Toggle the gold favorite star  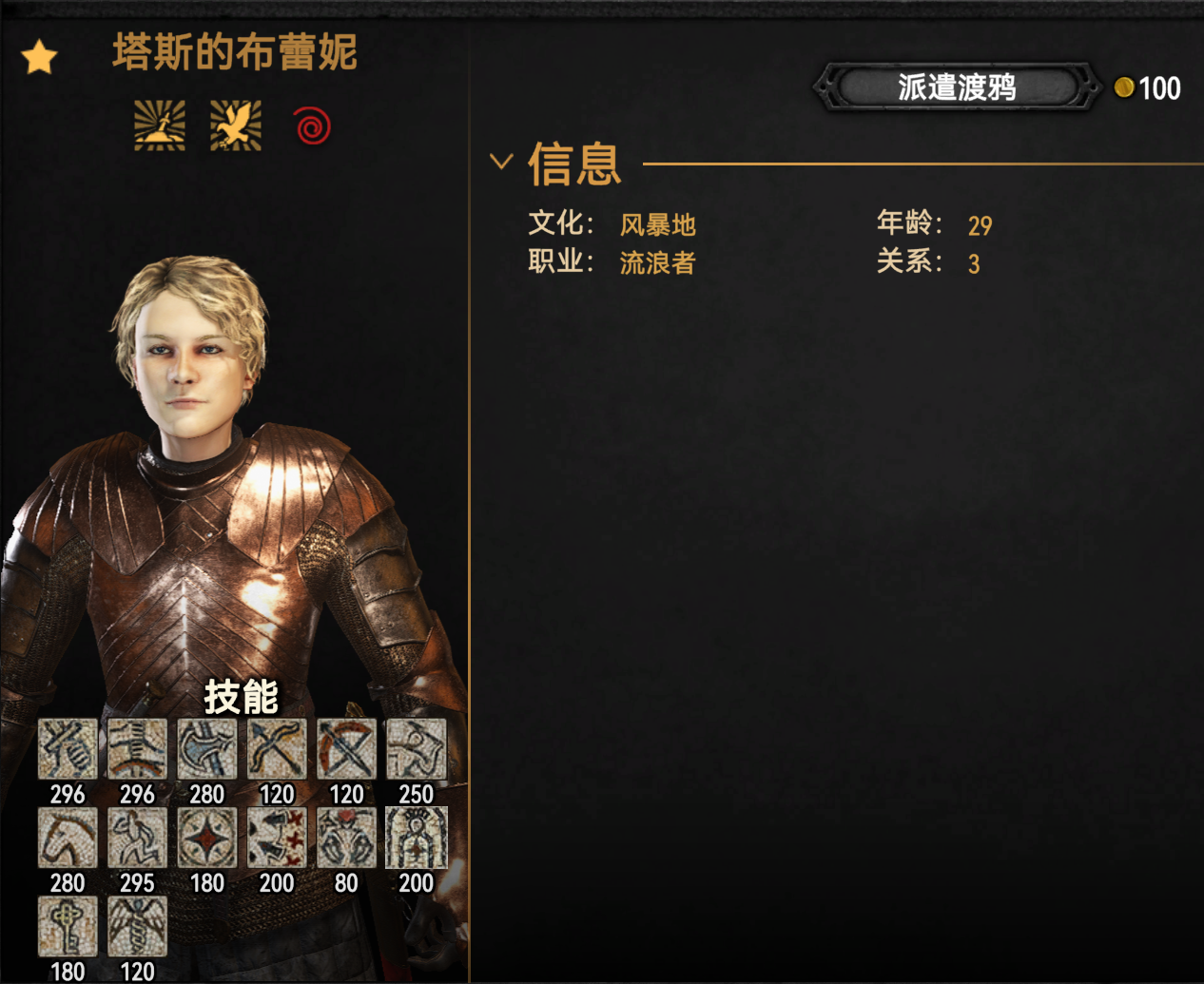coord(40,58)
